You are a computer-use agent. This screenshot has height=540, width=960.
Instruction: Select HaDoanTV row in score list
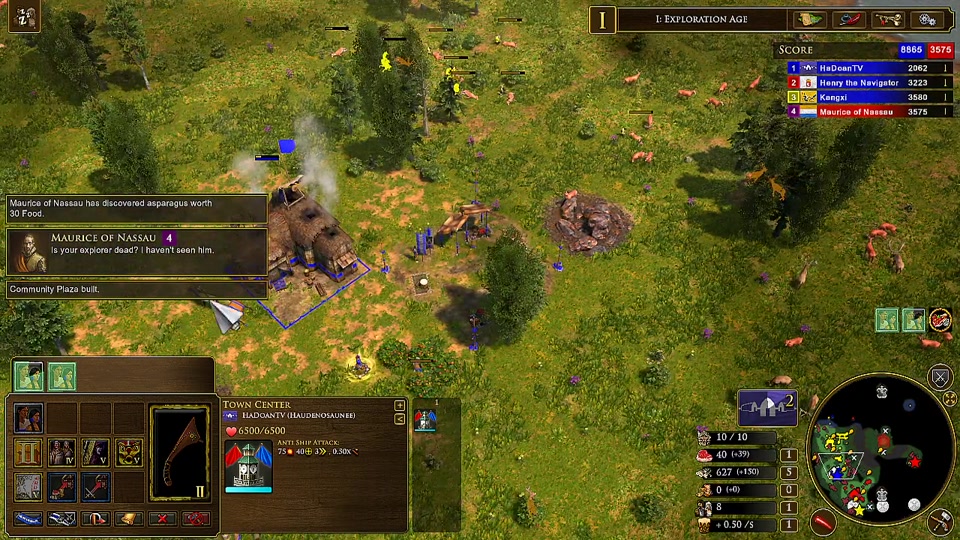click(x=858, y=68)
